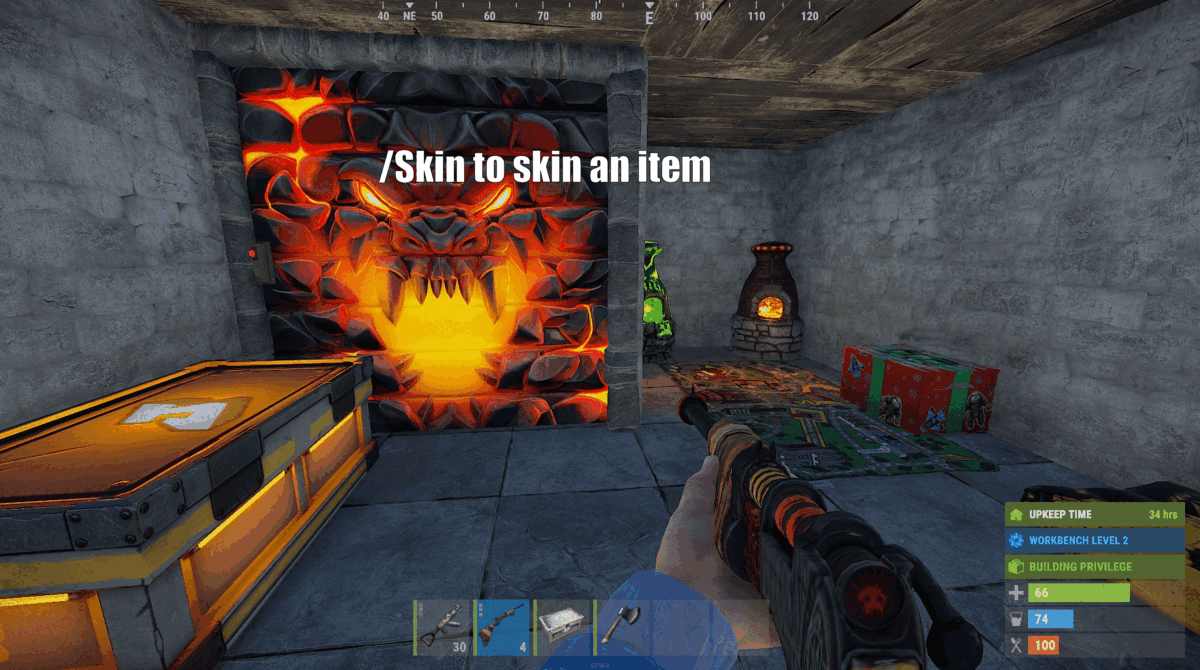Choose the highlighted gun slot with 4 rounds
1200x670 pixels.
(x=504, y=627)
